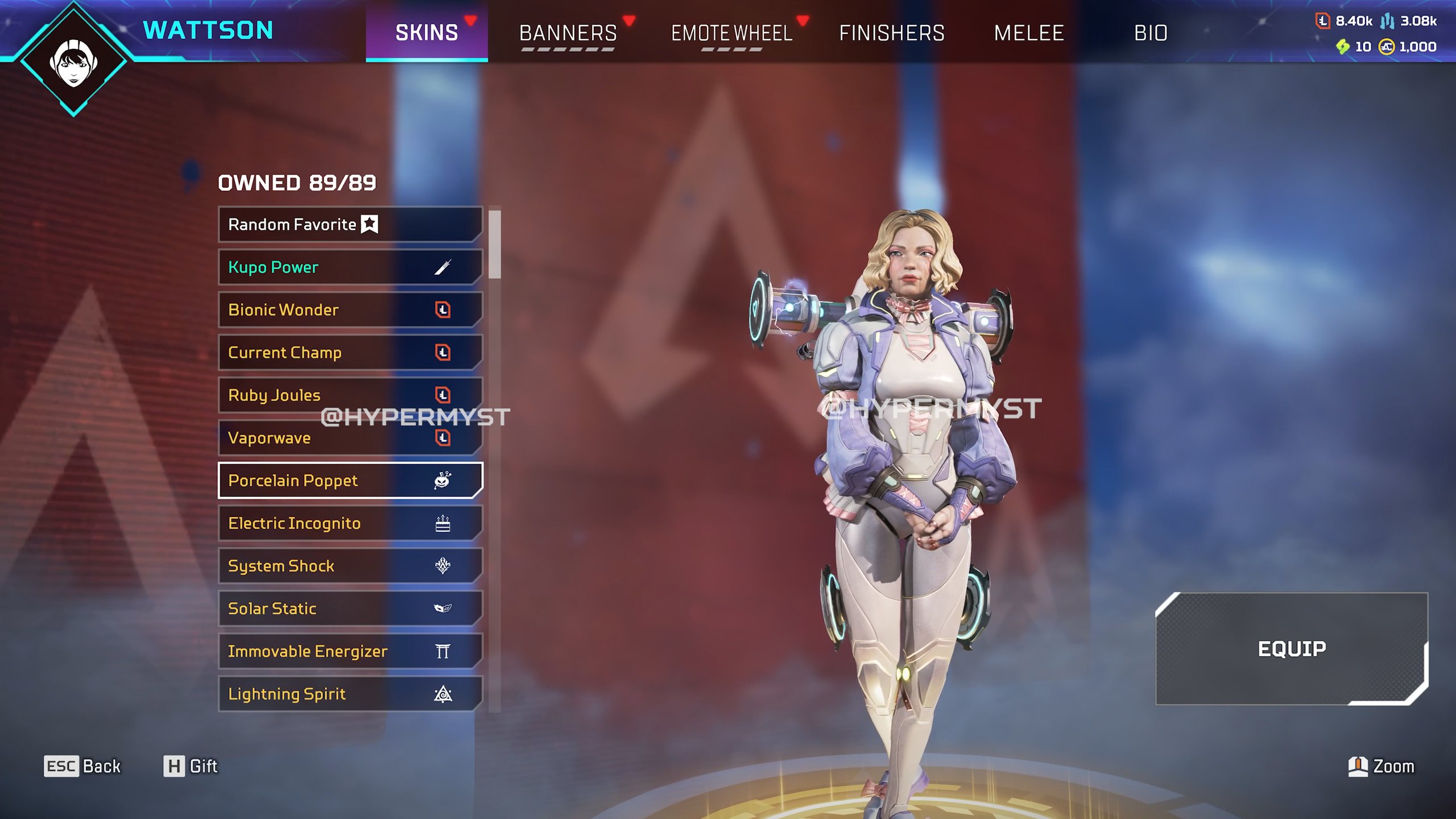
Task: Select the Melee tab
Action: coord(1028,33)
